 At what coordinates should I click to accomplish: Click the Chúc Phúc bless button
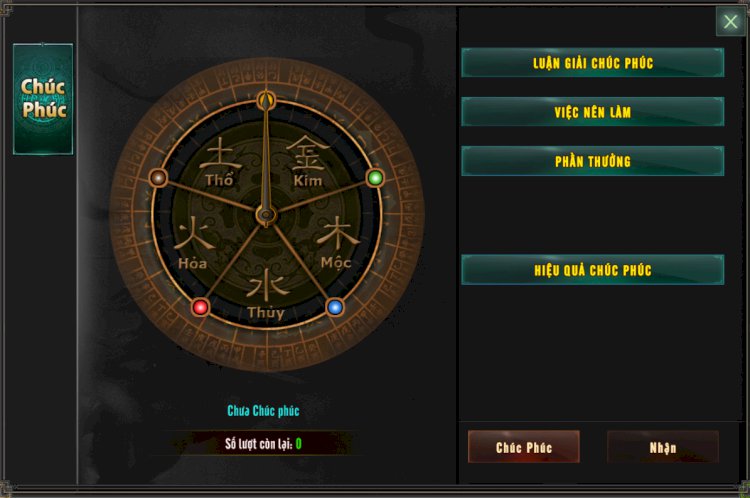(x=524, y=447)
